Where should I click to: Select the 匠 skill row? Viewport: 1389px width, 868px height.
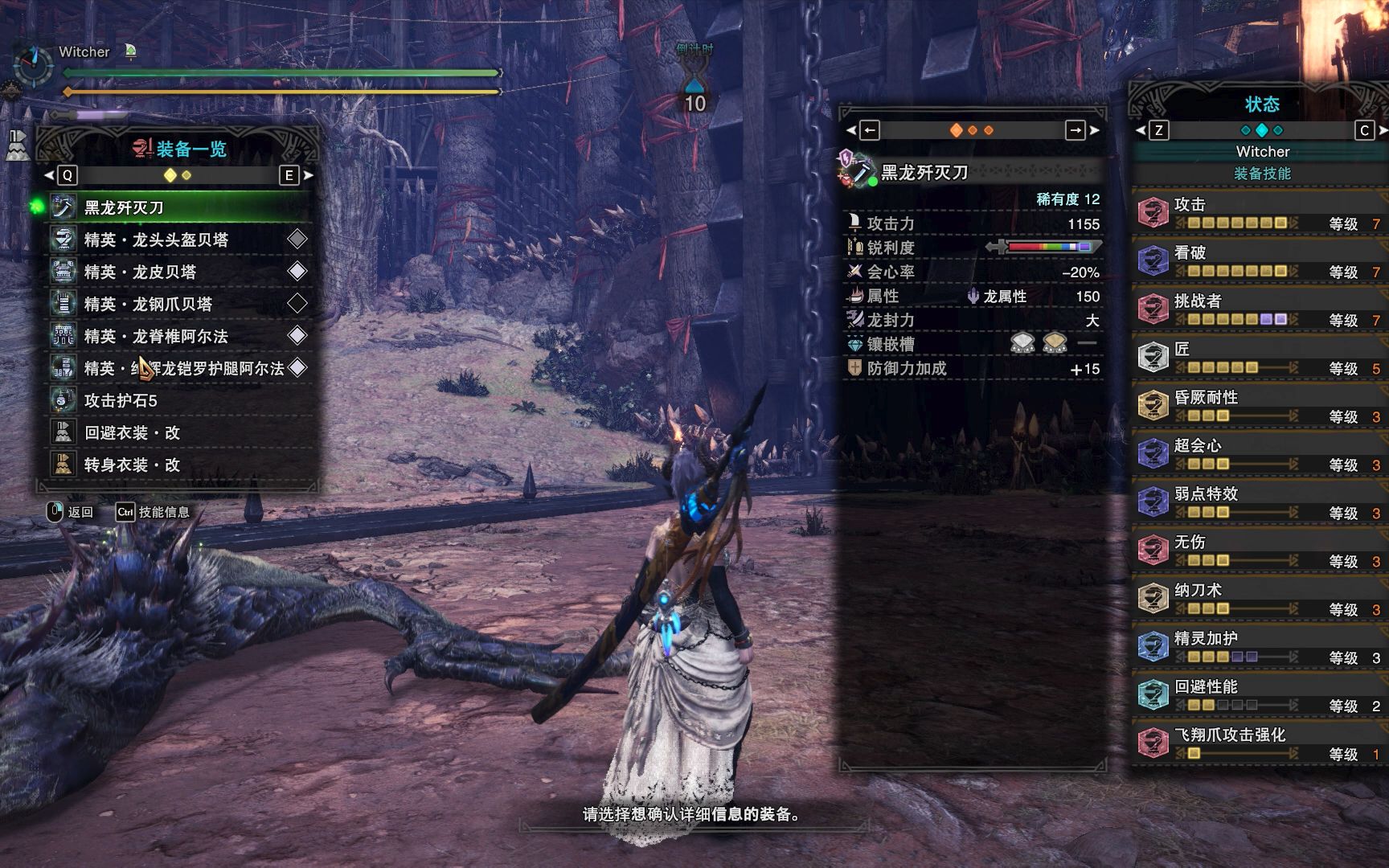point(1258,358)
